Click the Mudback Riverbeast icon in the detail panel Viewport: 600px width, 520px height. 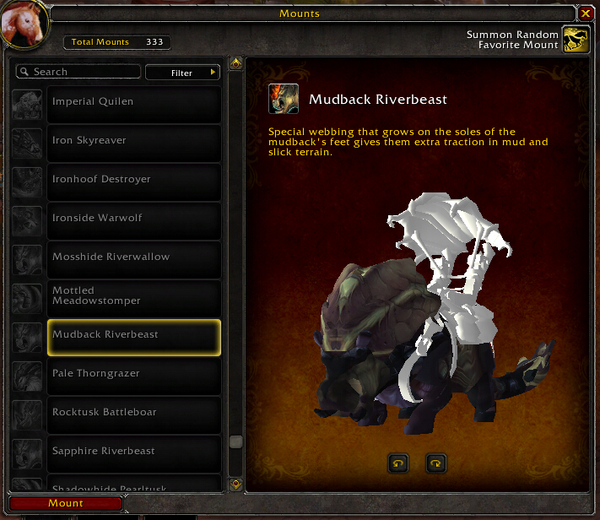point(282,99)
